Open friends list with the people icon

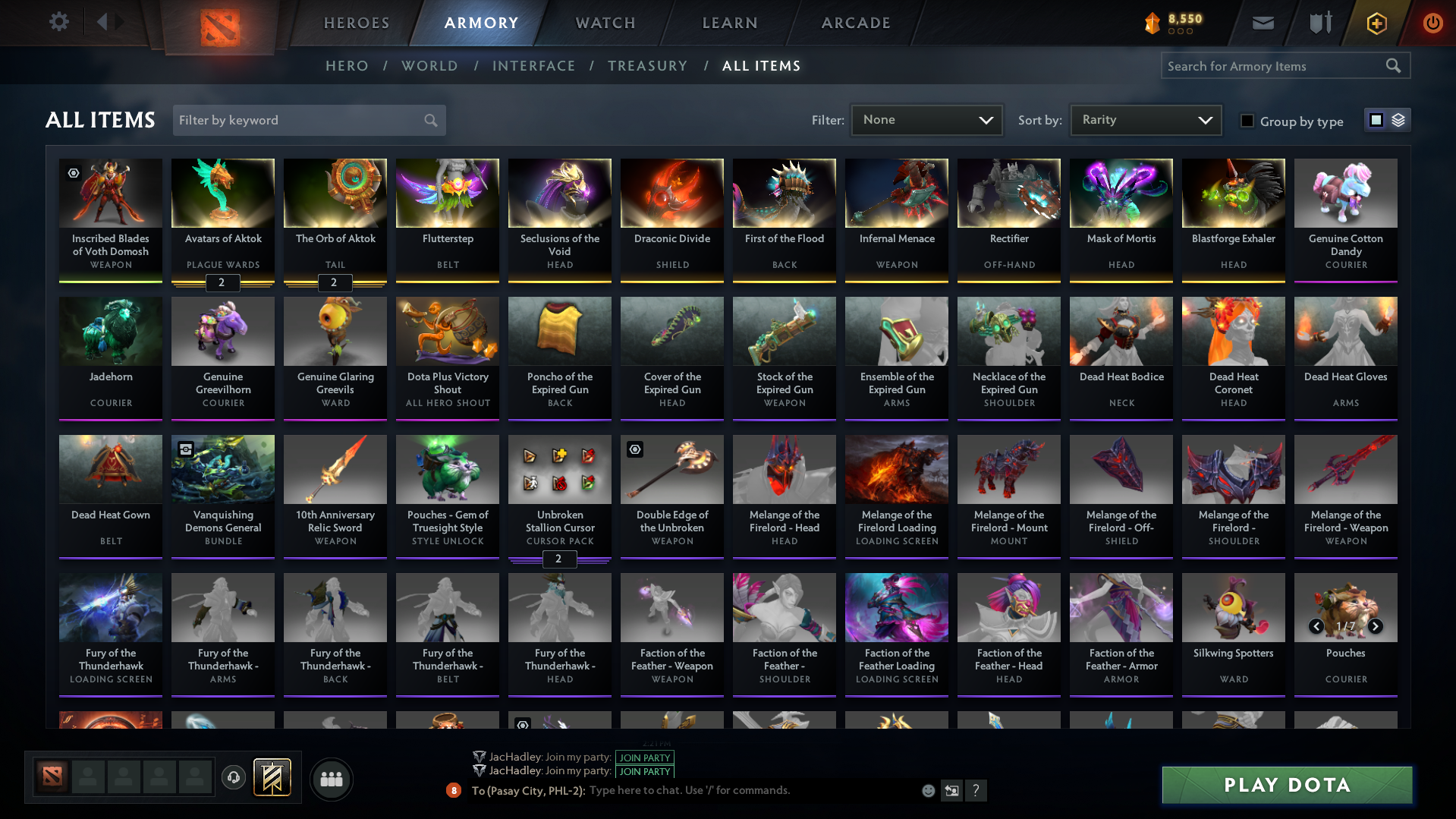(x=331, y=779)
